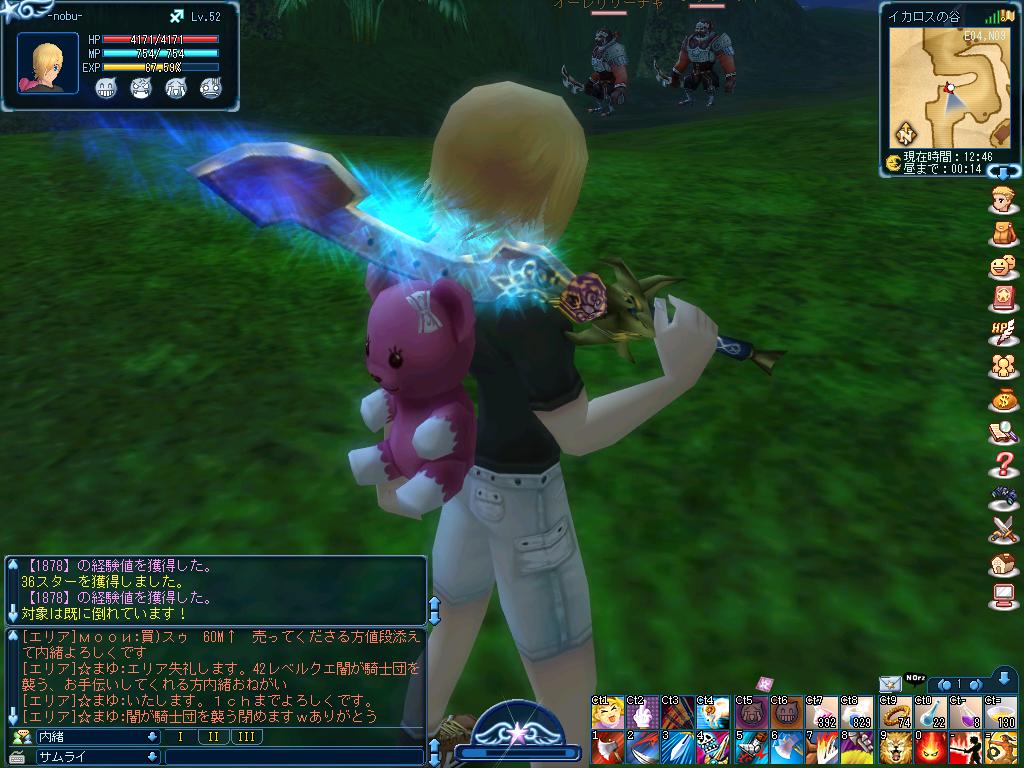Viewport: 1024px width, 768px height.
Task: Click the house icon in side menu
Action: [1002, 565]
